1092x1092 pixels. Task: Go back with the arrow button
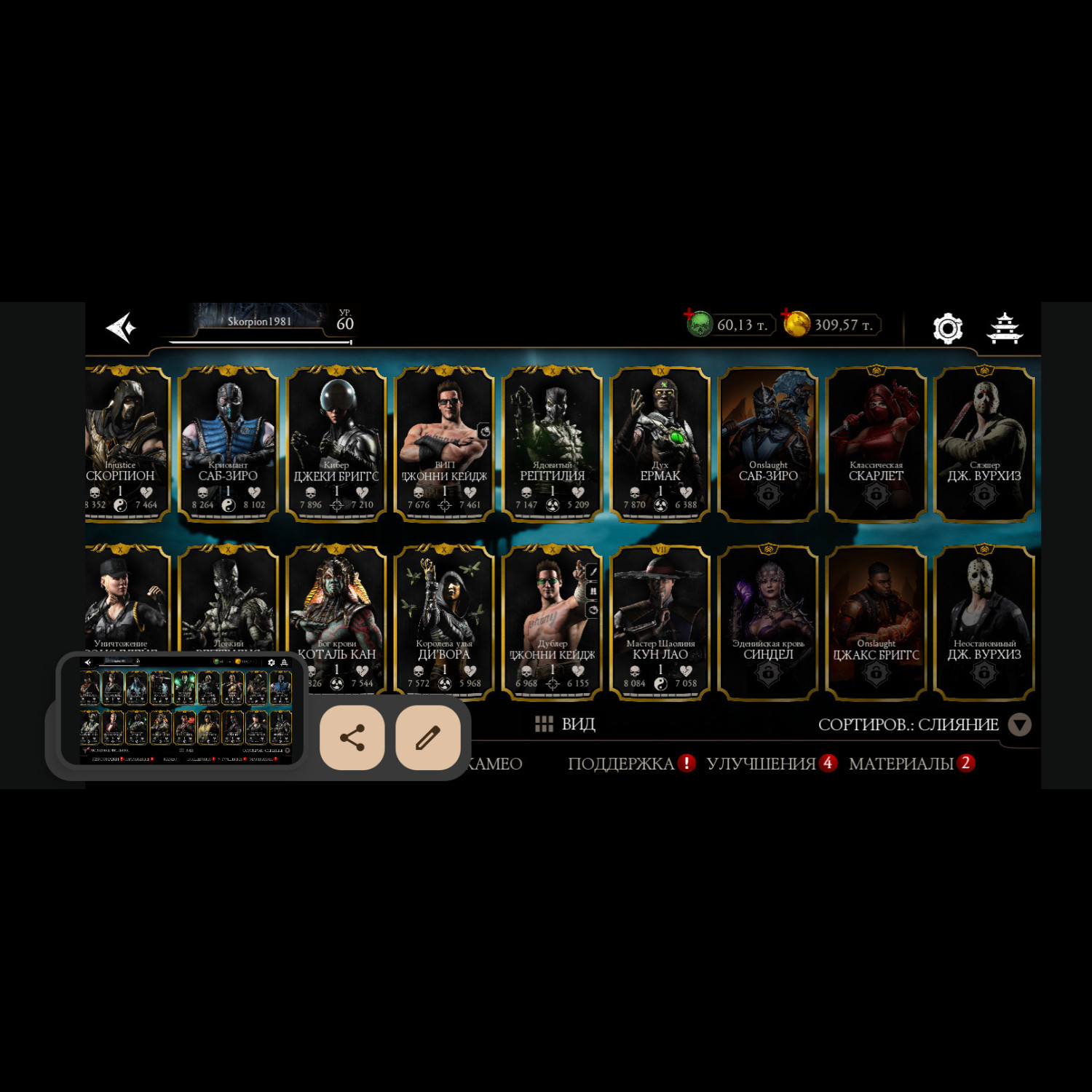[x=121, y=328]
